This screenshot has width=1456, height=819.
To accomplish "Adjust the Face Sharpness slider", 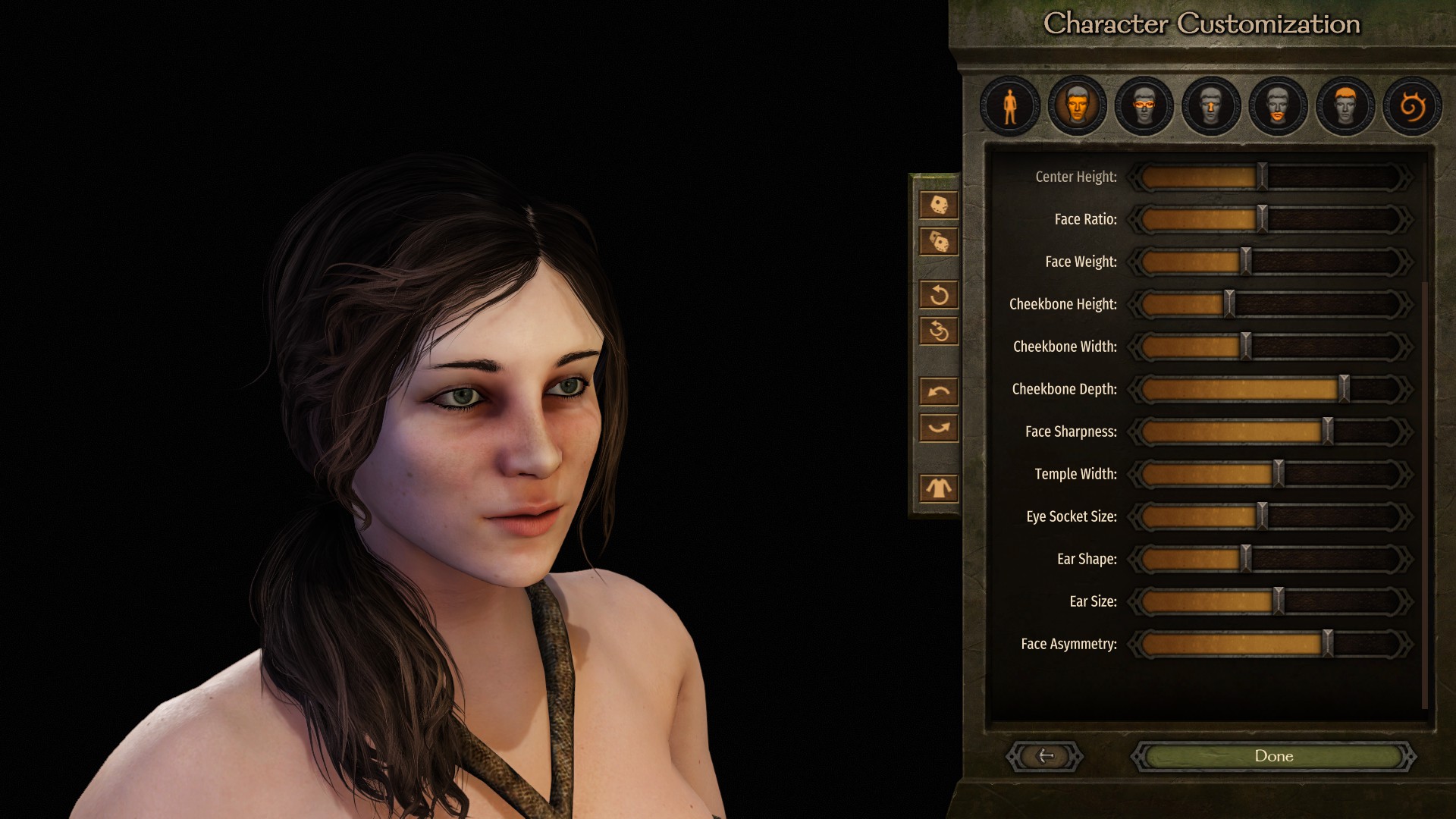I will [1327, 431].
